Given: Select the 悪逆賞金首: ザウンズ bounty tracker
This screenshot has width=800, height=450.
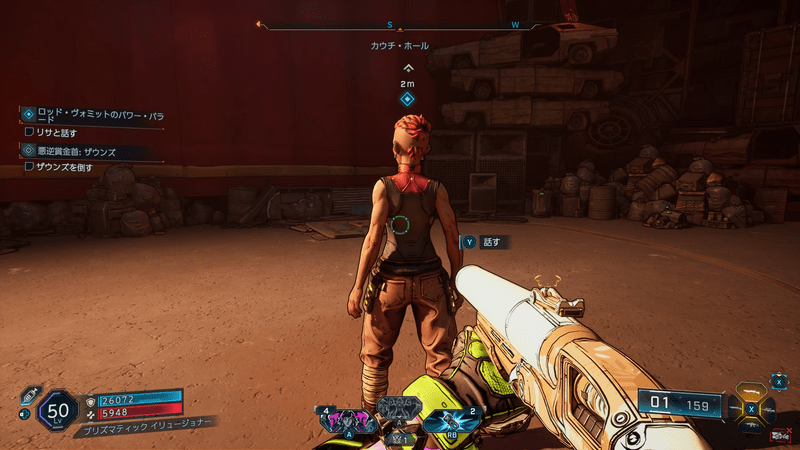Looking at the screenshot, I should 80,151.
